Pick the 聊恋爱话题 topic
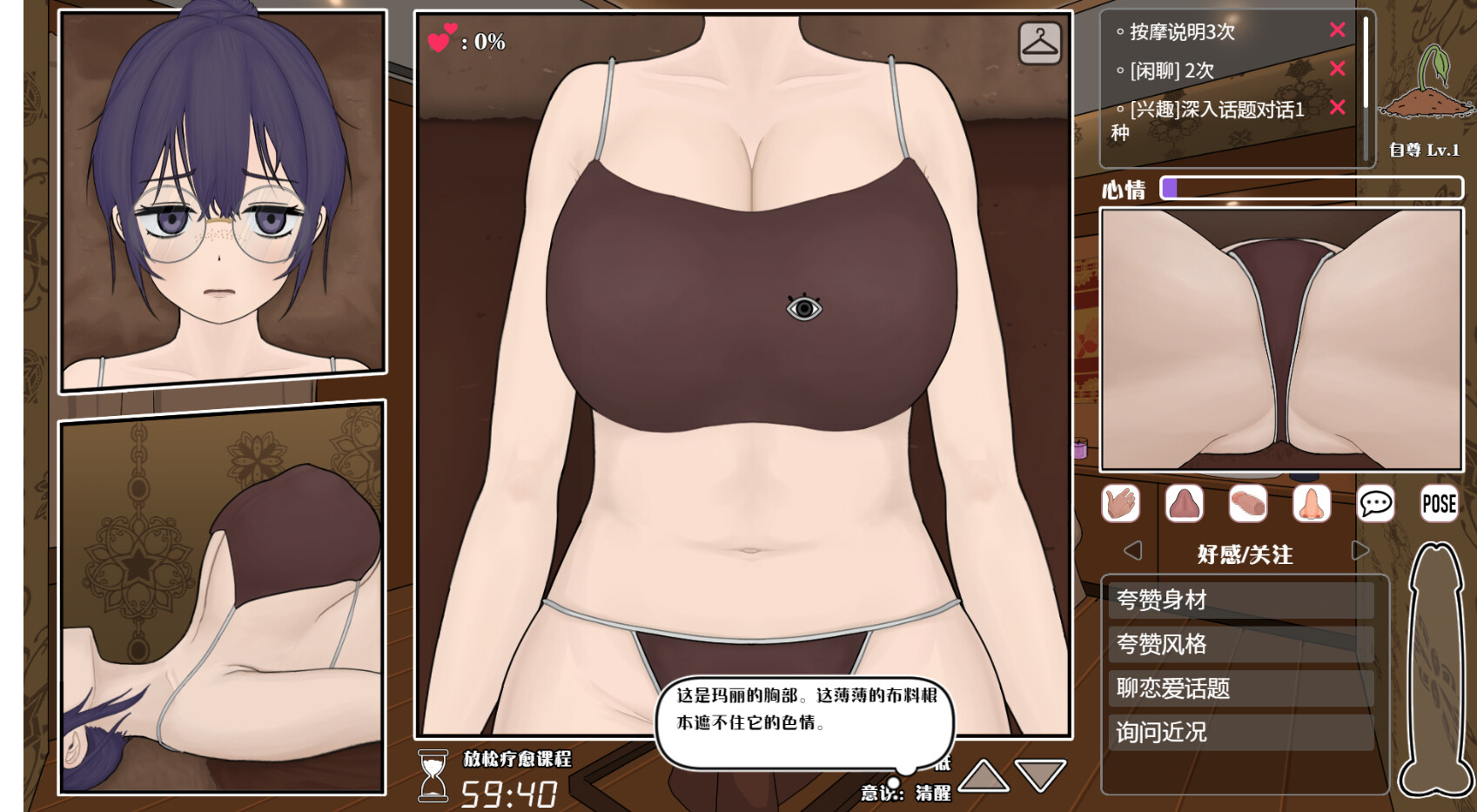1477x812 pixels. click(1240, 688)
